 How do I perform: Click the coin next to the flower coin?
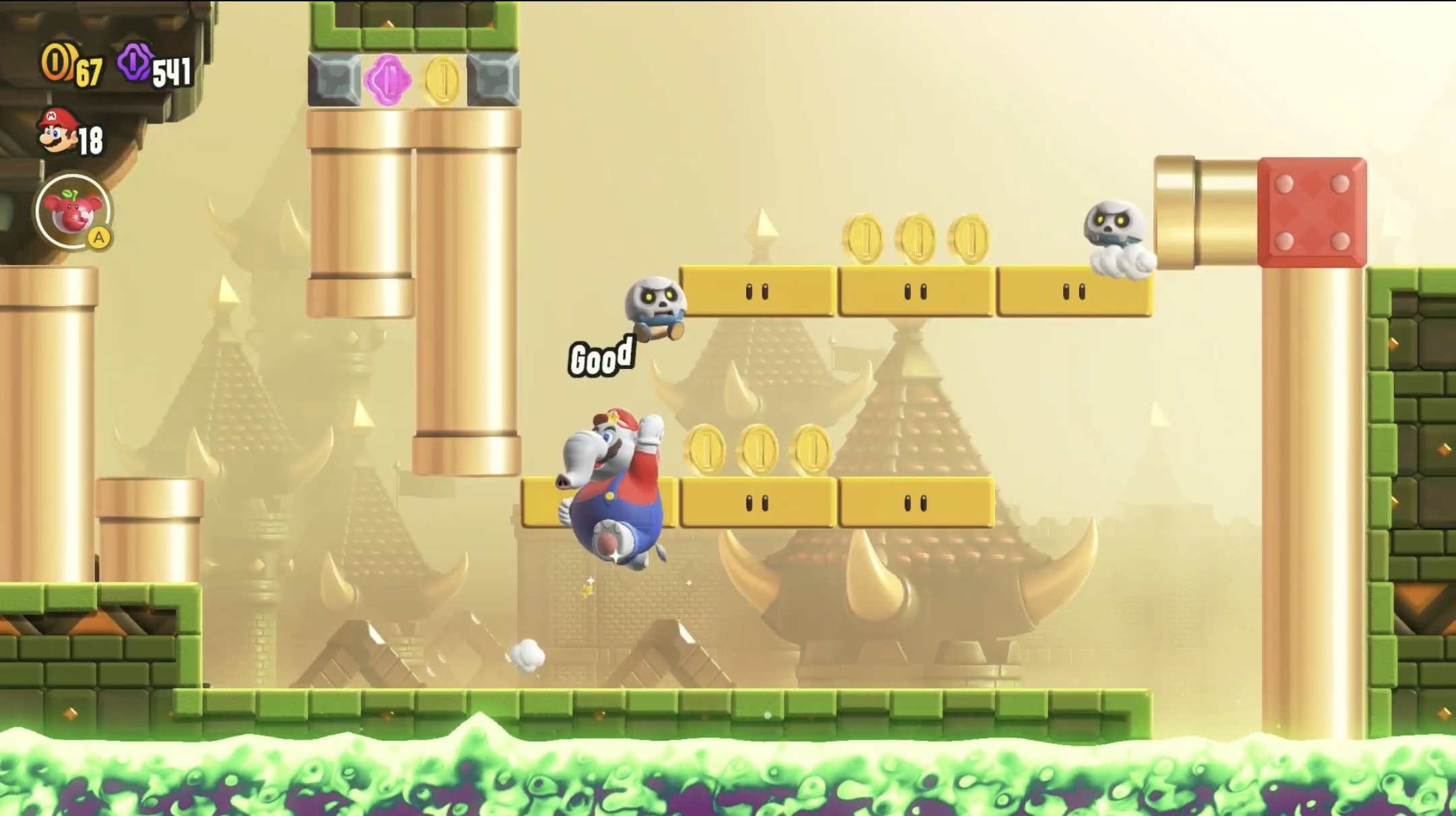click(442, 82)
